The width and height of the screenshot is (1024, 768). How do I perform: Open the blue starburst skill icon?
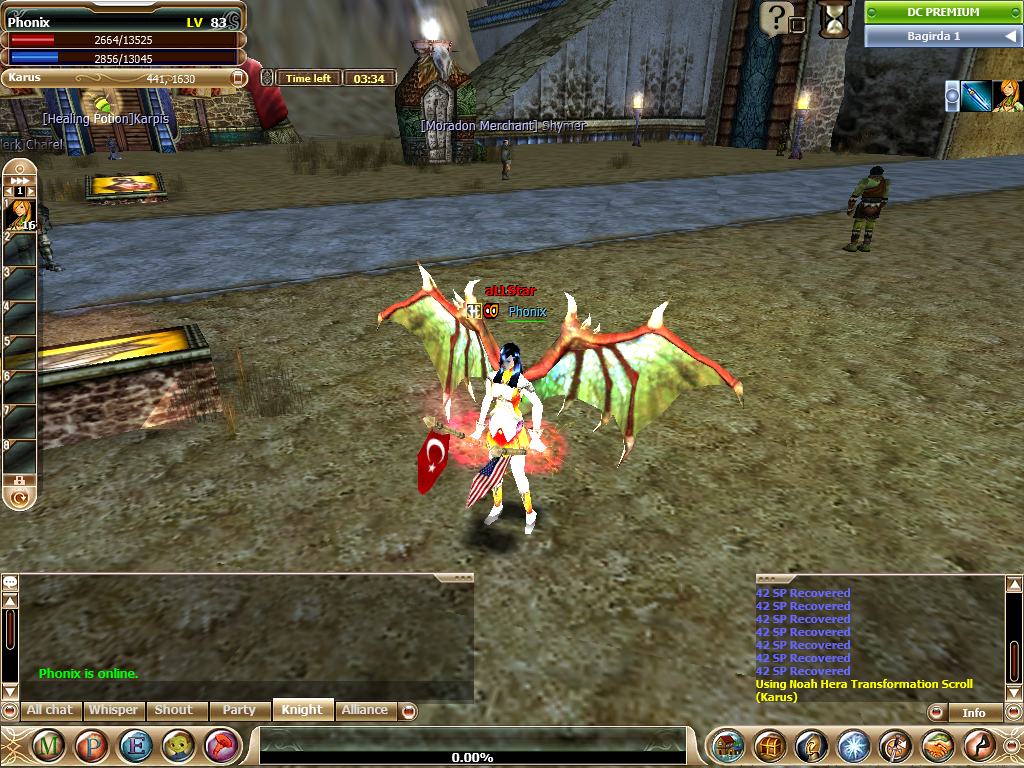pyautogui.click(x=853, y=746)
